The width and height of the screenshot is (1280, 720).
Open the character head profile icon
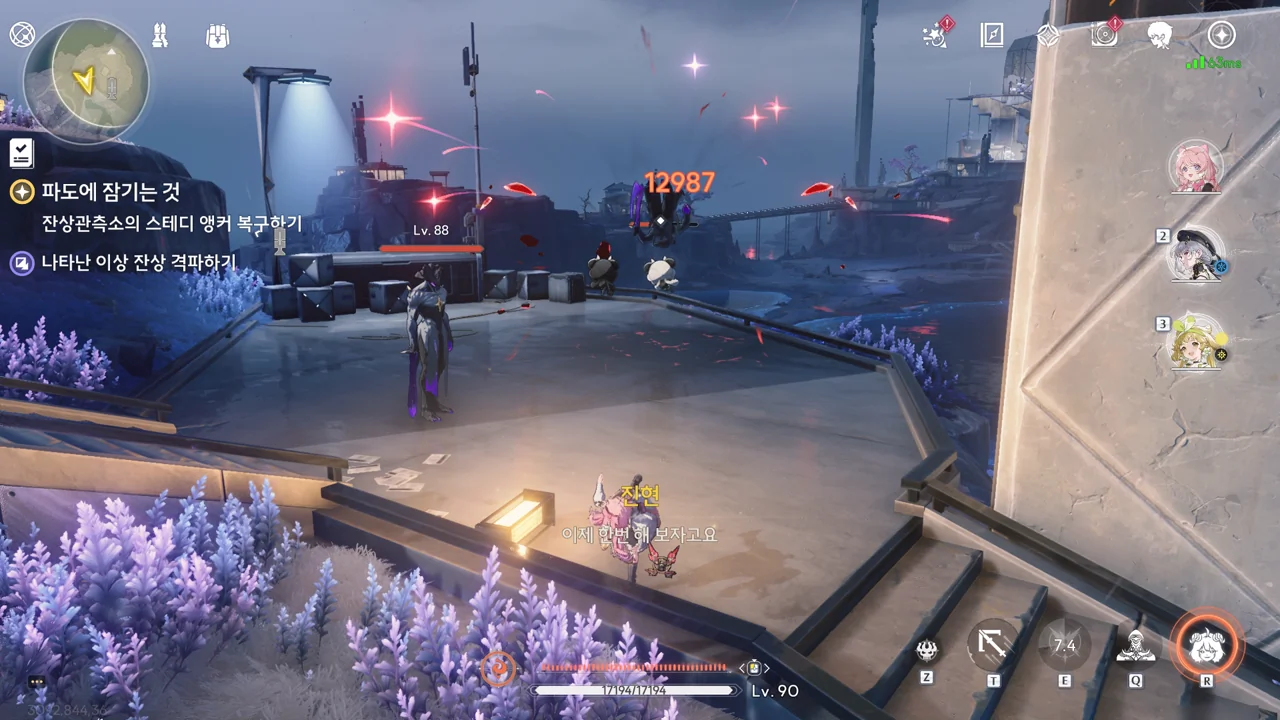tap(1160, 36)
